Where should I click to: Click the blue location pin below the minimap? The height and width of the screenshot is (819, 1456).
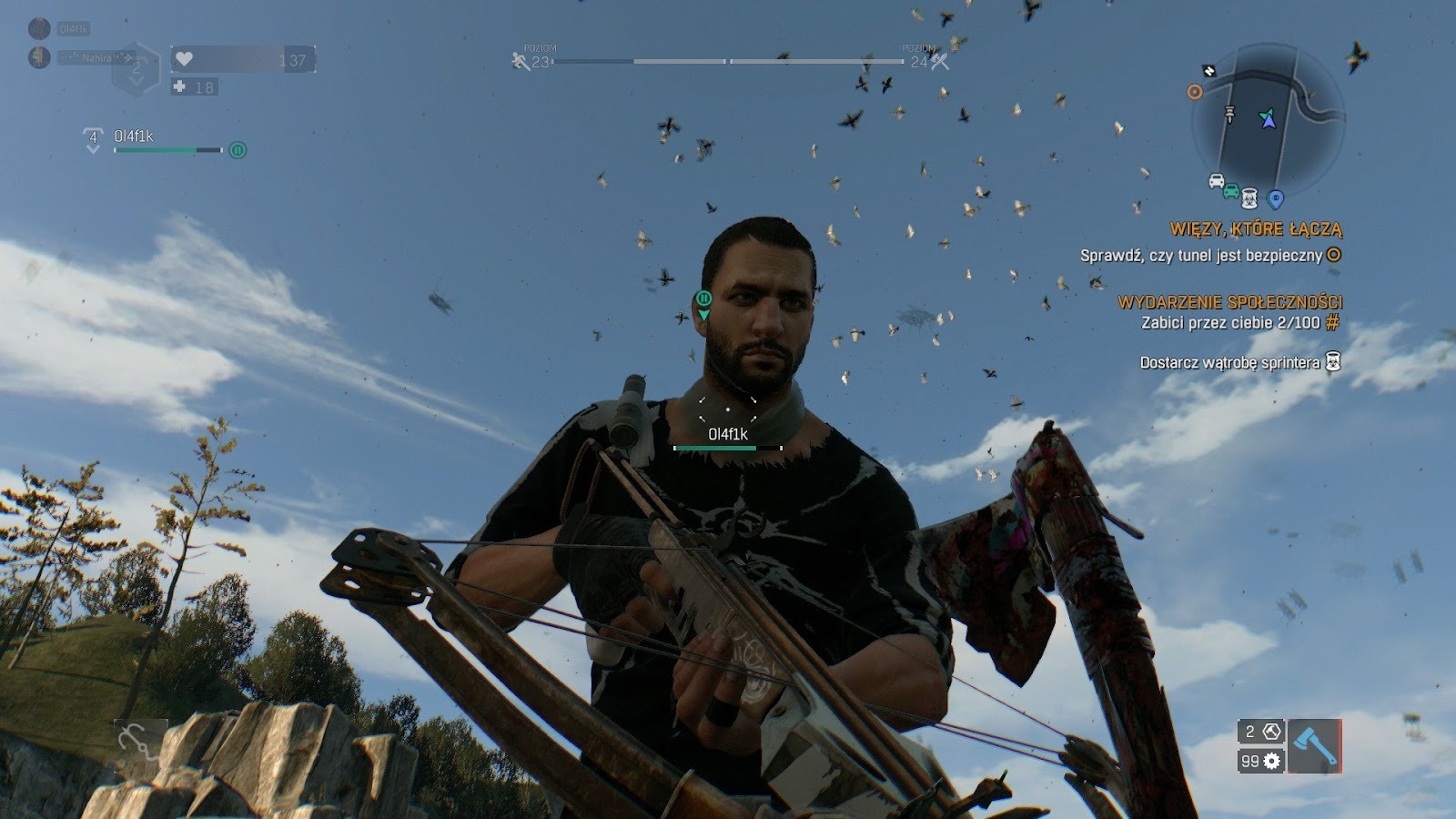tap(1275, 198)
